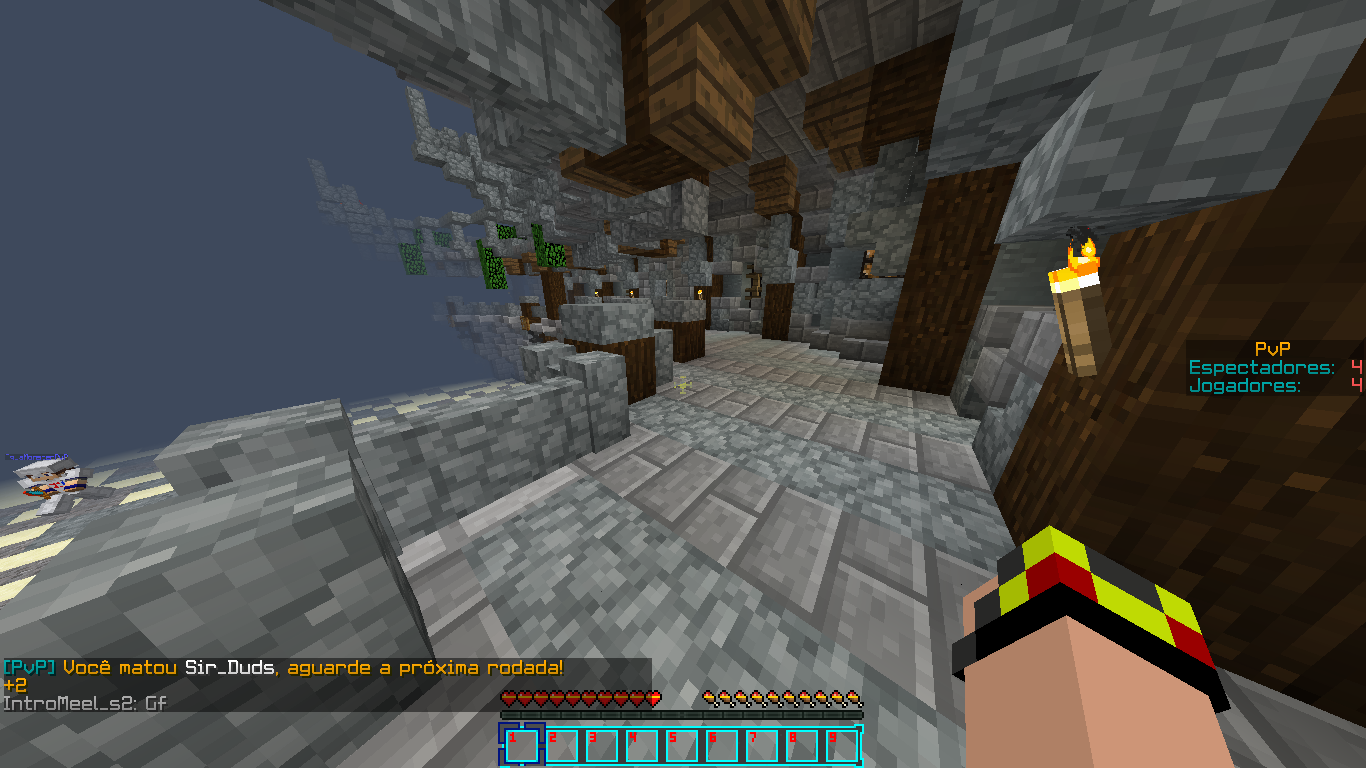Choose hotbar slot number 7

click(761, 746)
